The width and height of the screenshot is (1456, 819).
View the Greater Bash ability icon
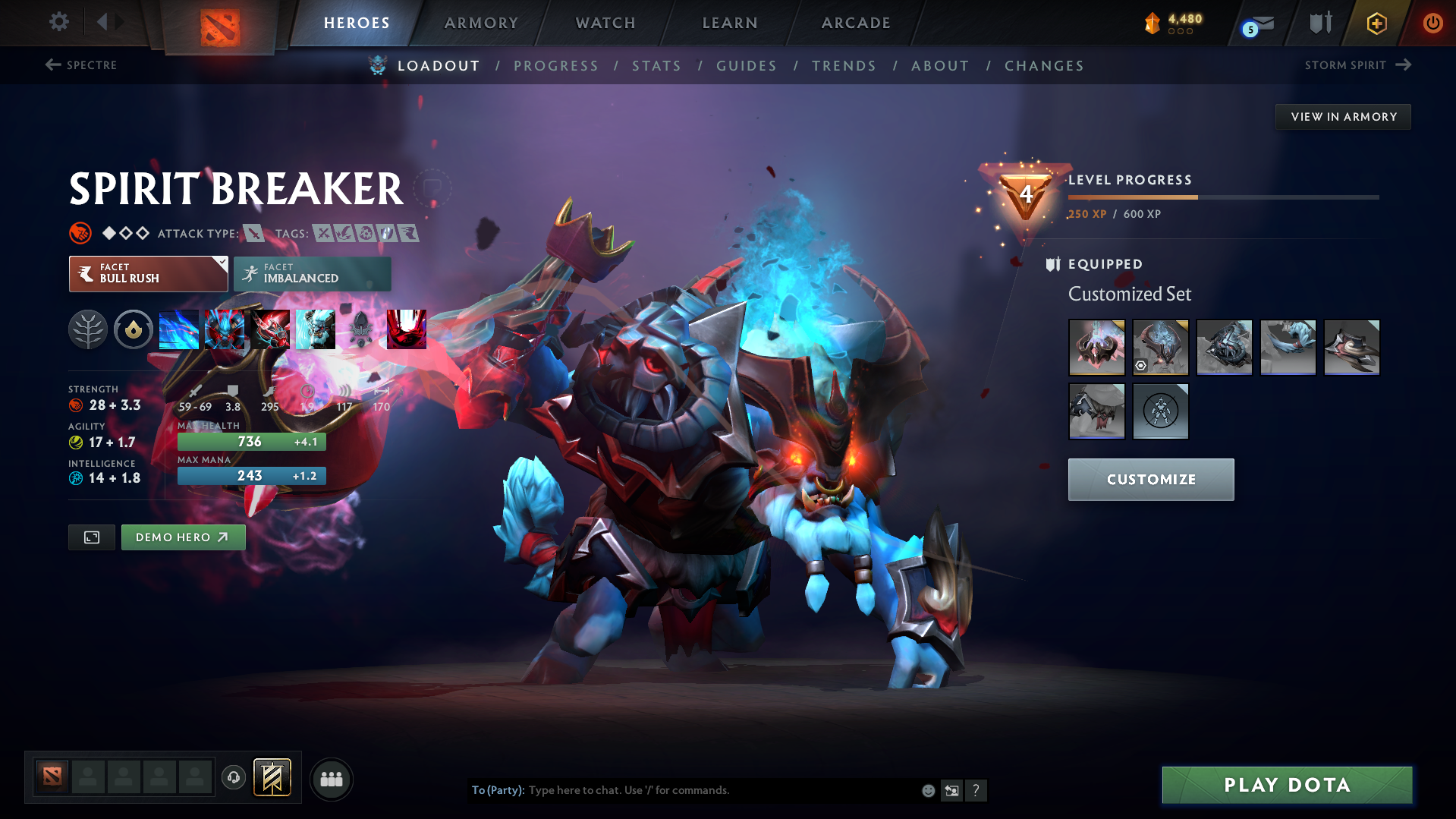click(x=270, y=329)
